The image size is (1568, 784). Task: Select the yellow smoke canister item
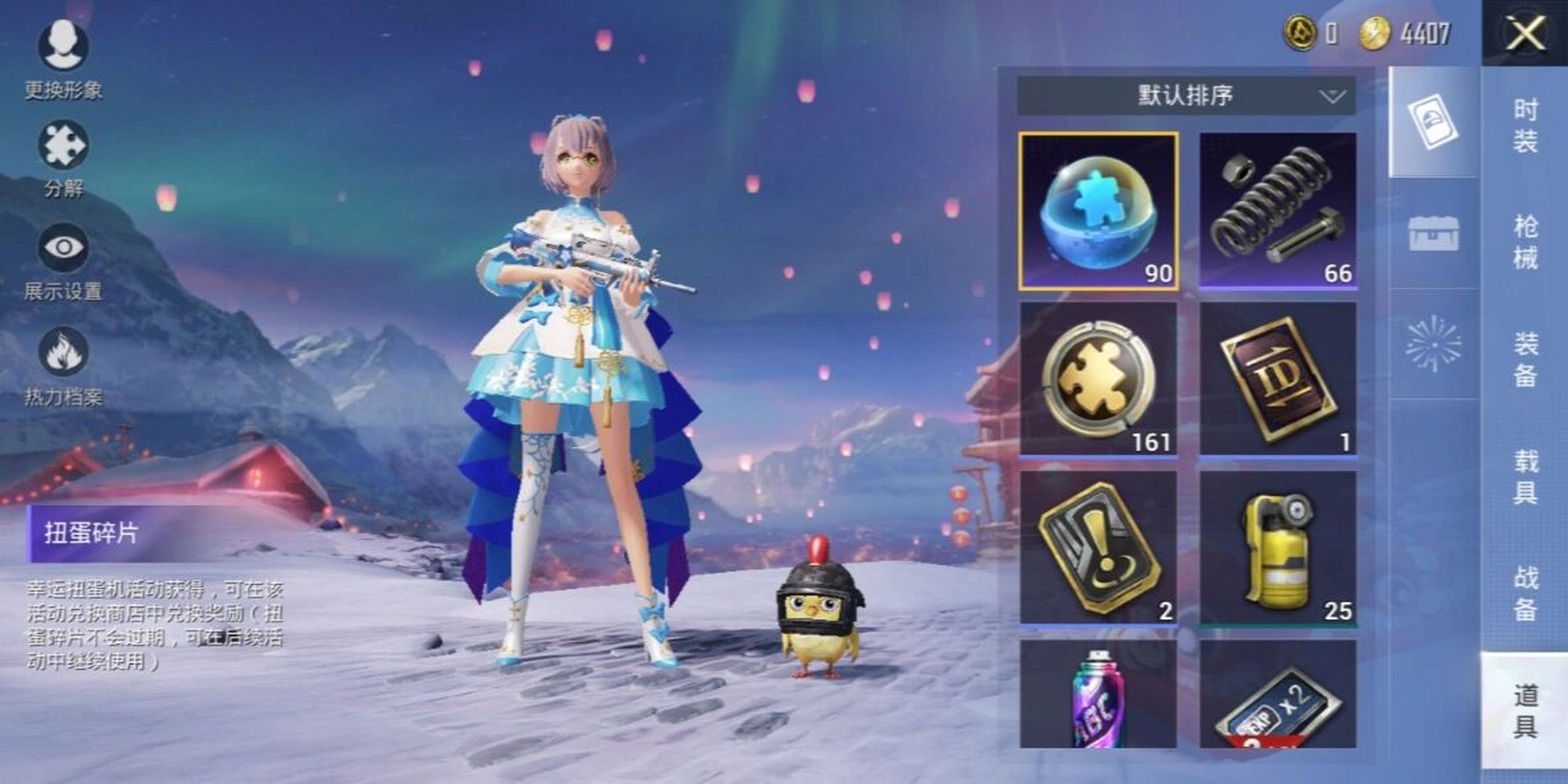(x=1278, y=548)
